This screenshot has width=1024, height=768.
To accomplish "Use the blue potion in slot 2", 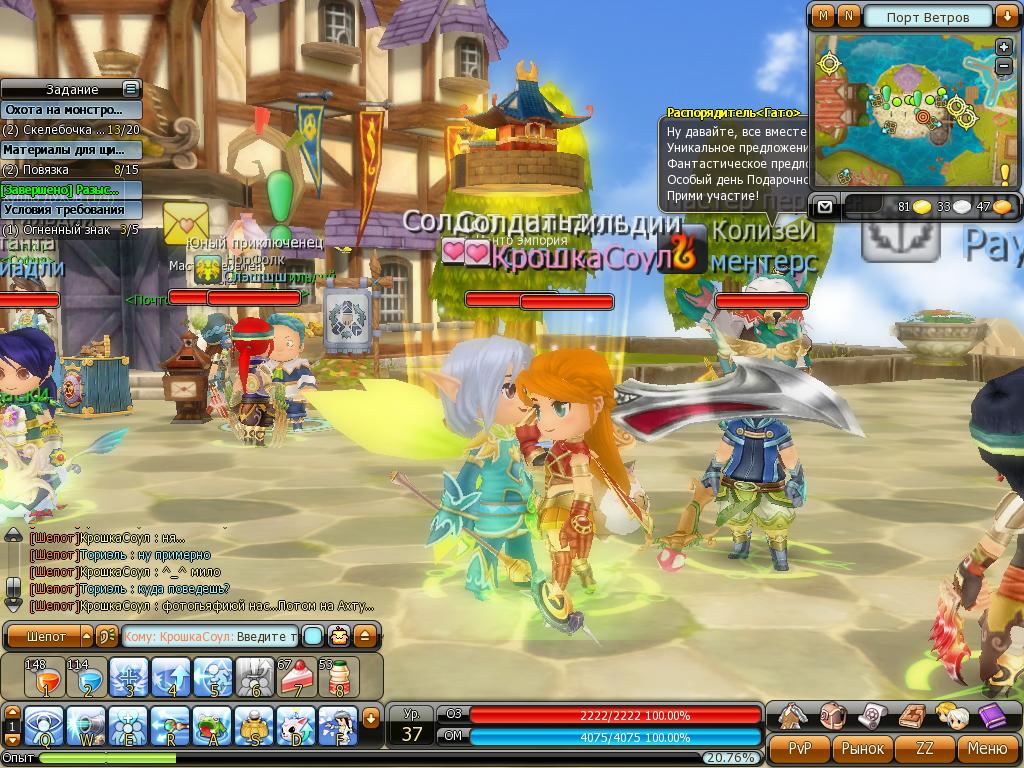I will (x=86, y=677).
